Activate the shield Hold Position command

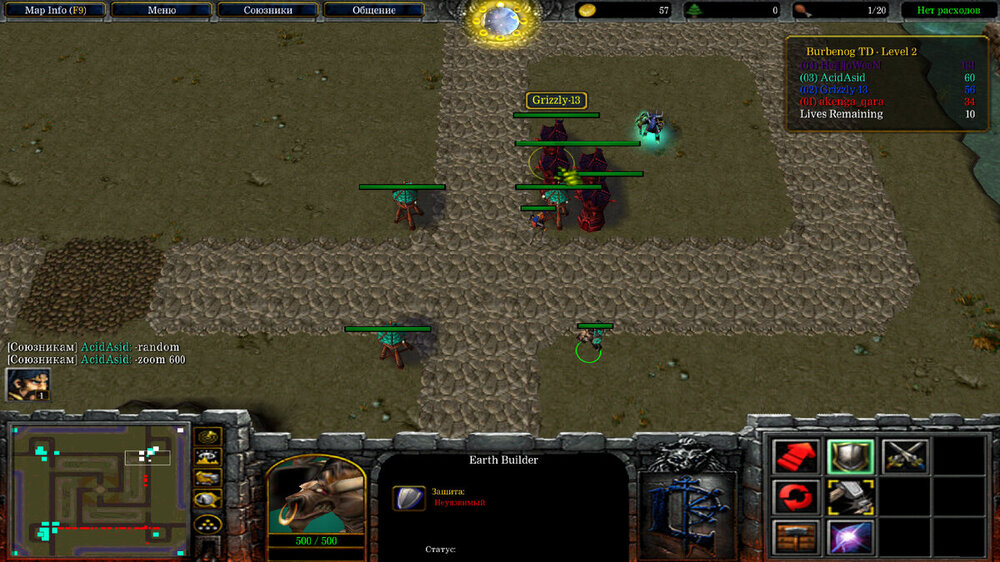850,456
